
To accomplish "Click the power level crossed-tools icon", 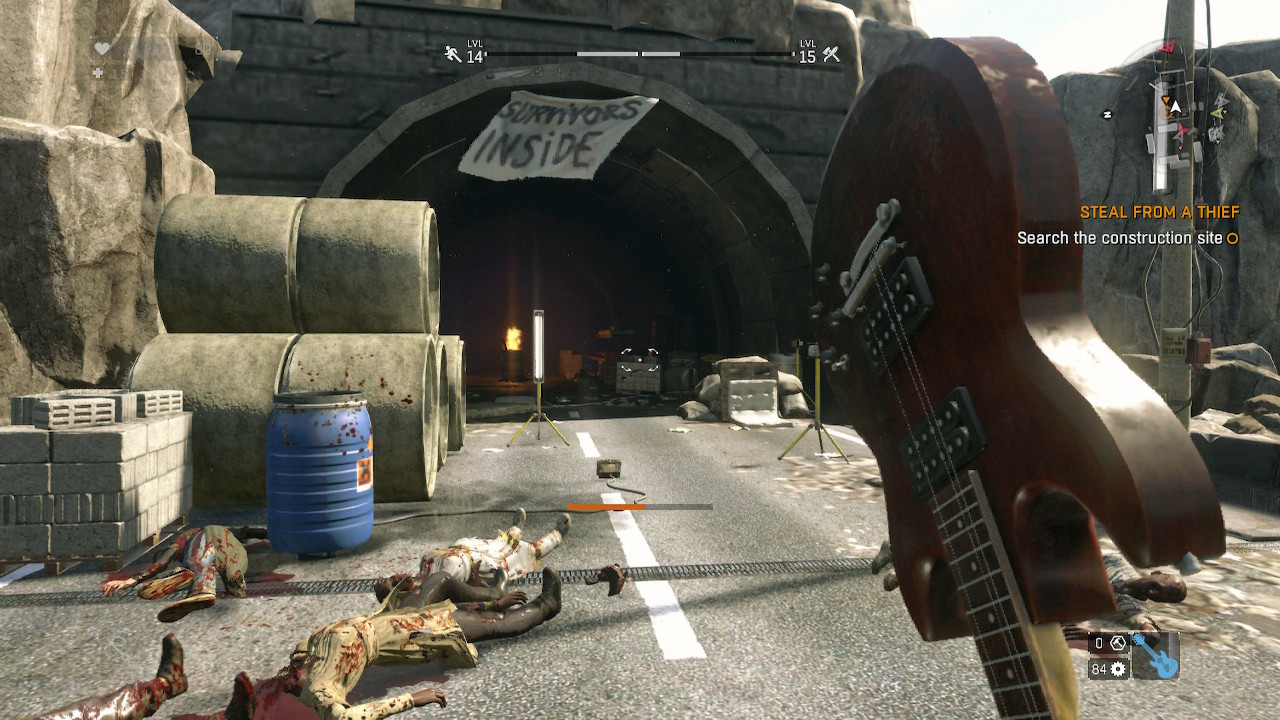I will (x=831, y=55).
